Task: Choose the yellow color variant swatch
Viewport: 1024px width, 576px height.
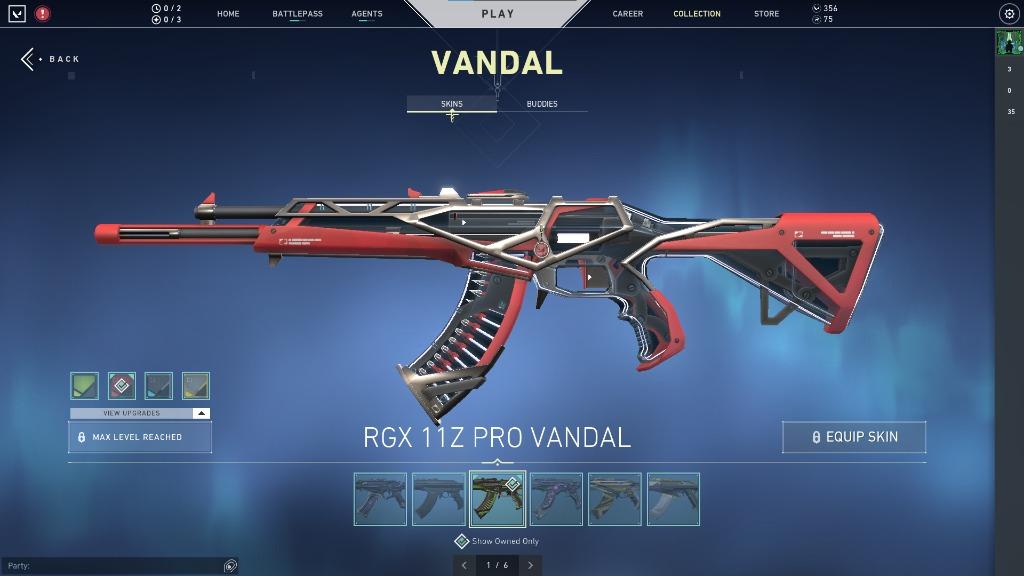Action: coord(196,386)
